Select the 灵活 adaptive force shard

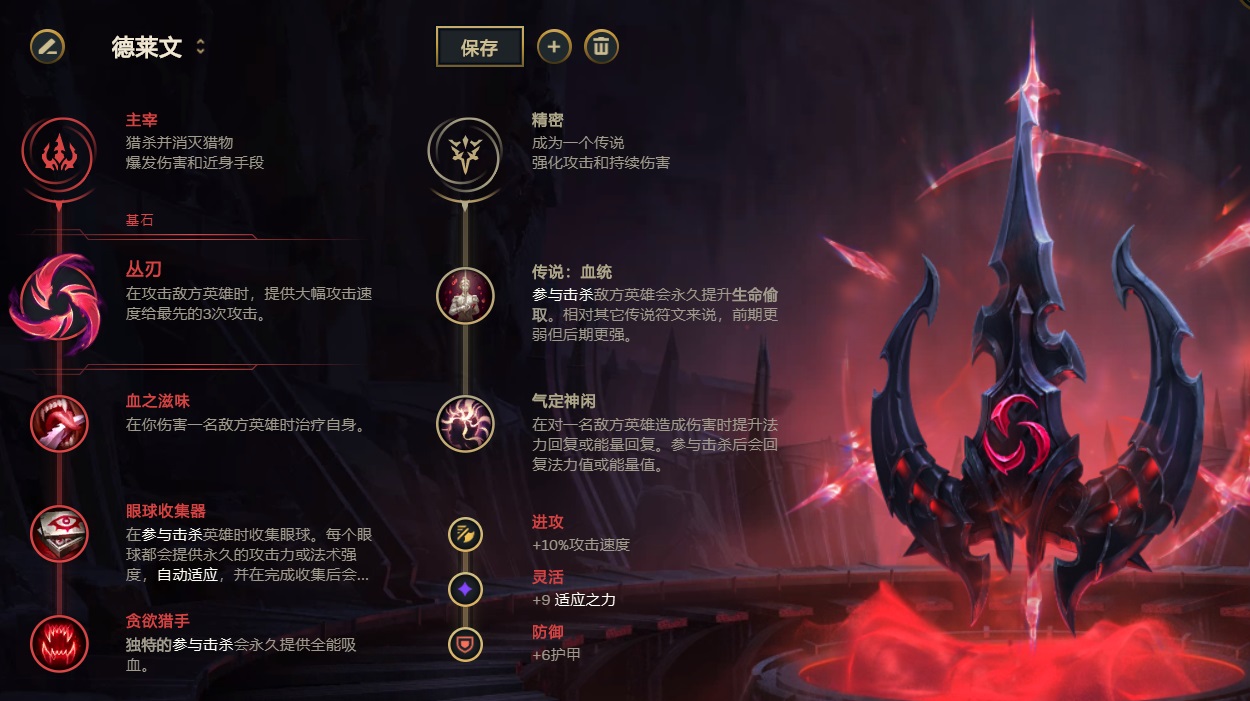[465, 590]
